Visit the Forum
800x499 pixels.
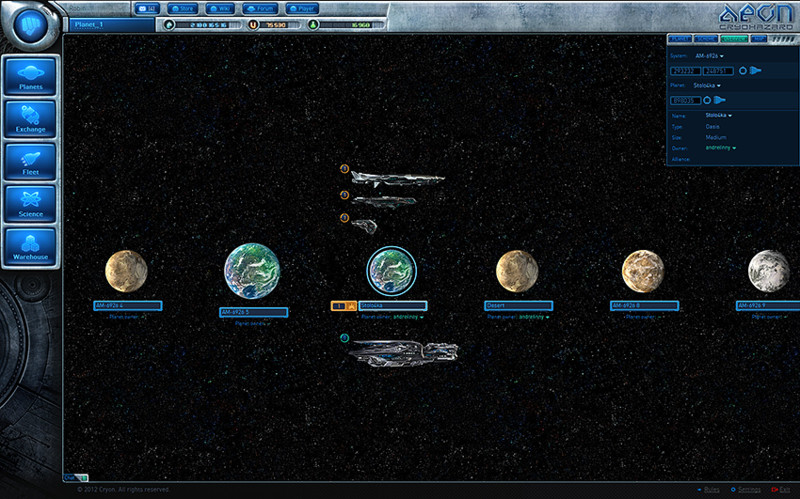259,8
